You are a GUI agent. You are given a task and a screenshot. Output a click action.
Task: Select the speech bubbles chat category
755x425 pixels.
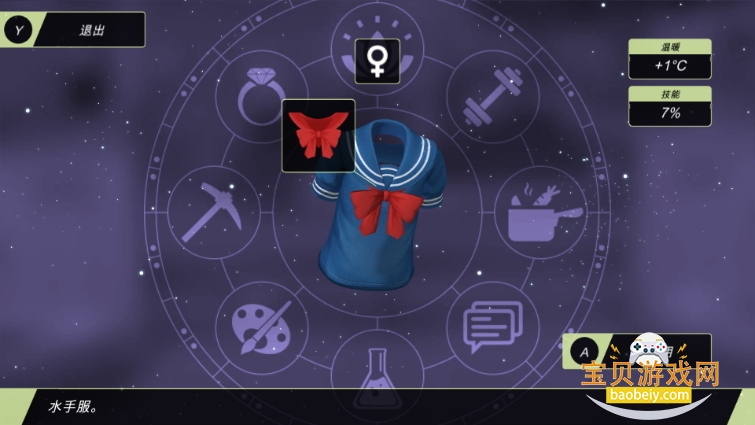493,325
